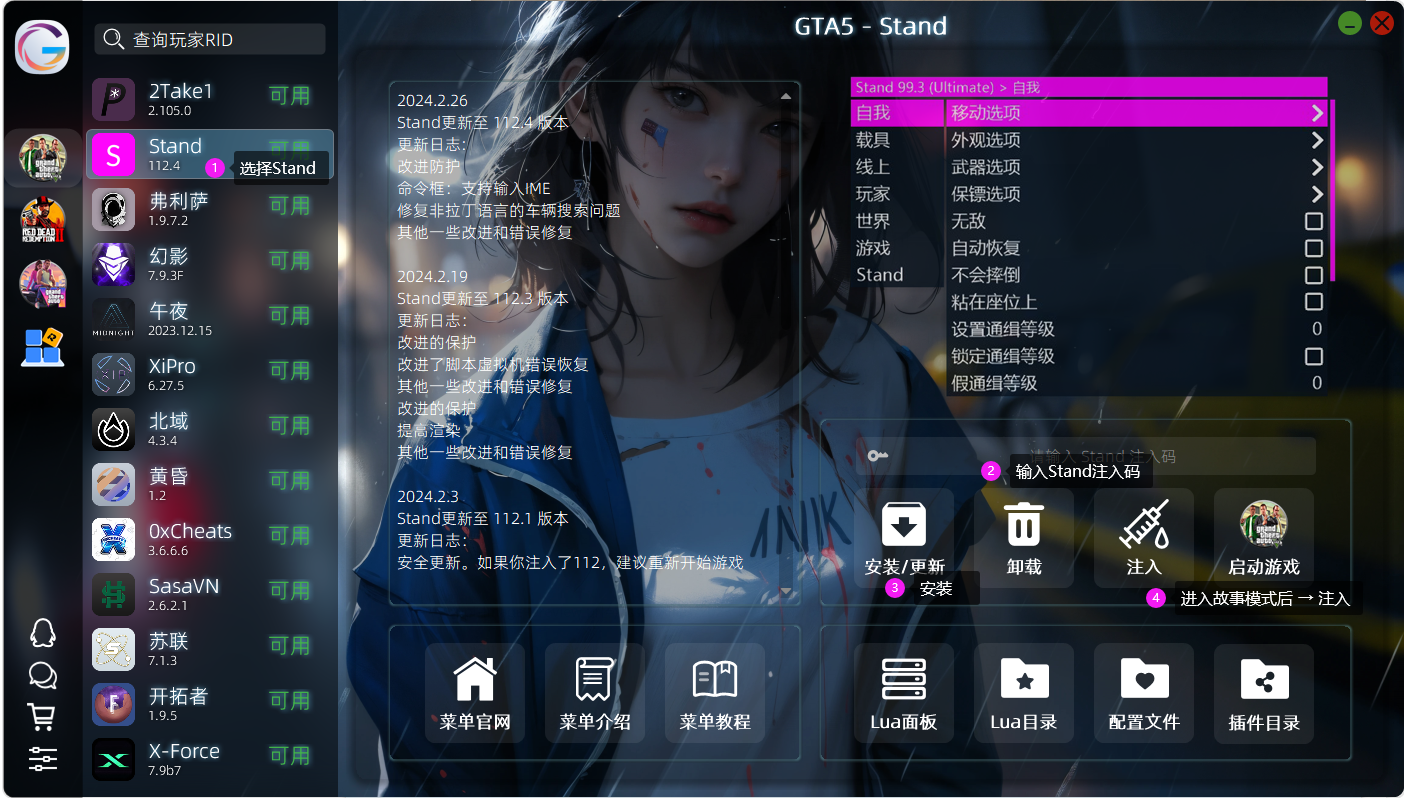
Task: Pick the X-Force menu entry
Action: [210, 759]
